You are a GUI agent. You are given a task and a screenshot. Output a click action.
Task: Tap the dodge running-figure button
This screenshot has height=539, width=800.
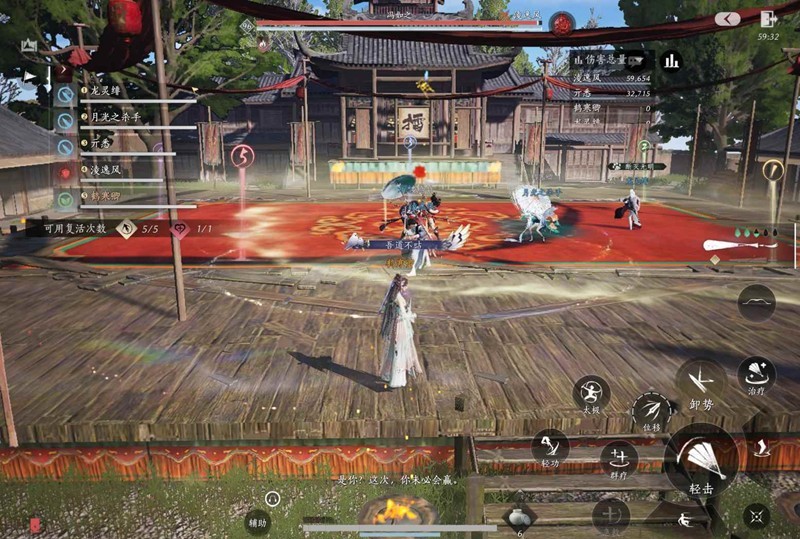(x=685, y=519)
